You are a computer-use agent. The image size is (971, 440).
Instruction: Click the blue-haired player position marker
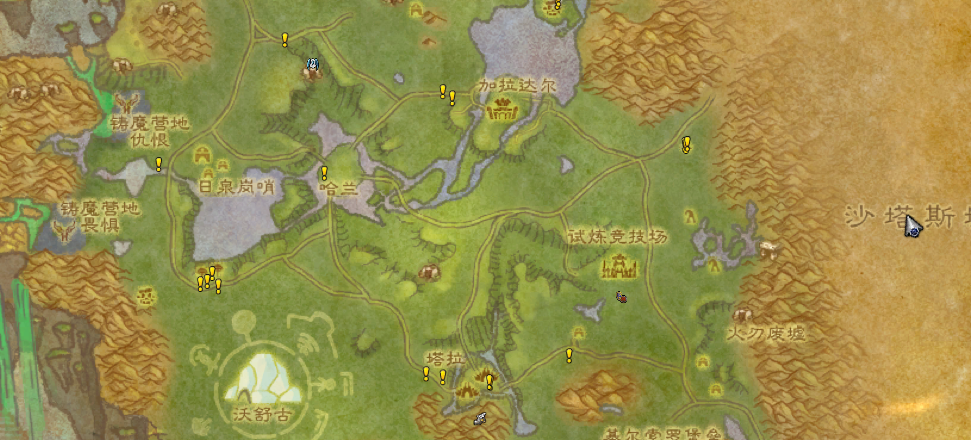coord(313,67)
